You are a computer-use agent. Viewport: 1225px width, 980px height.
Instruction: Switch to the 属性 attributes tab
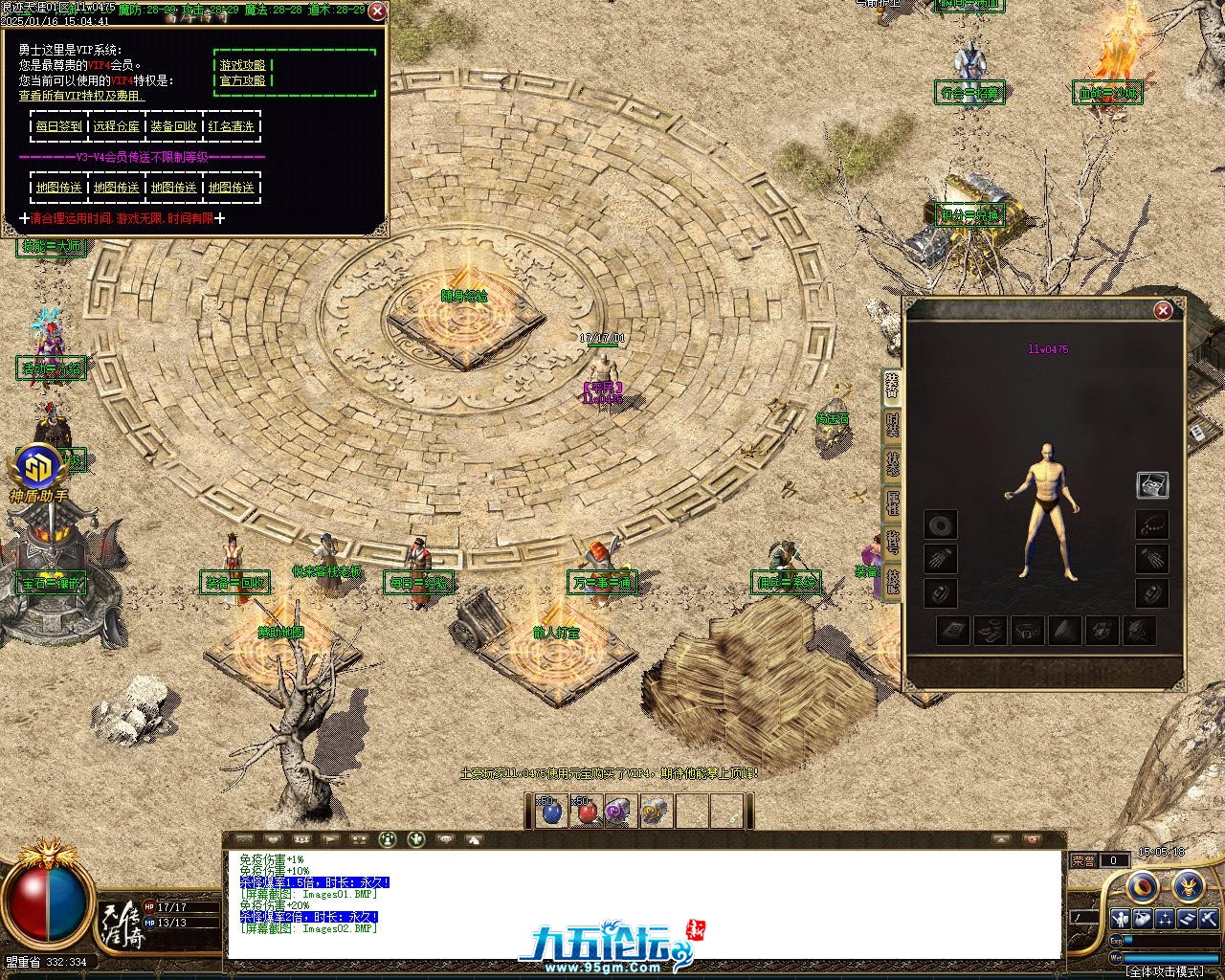[x=892, y=503]
